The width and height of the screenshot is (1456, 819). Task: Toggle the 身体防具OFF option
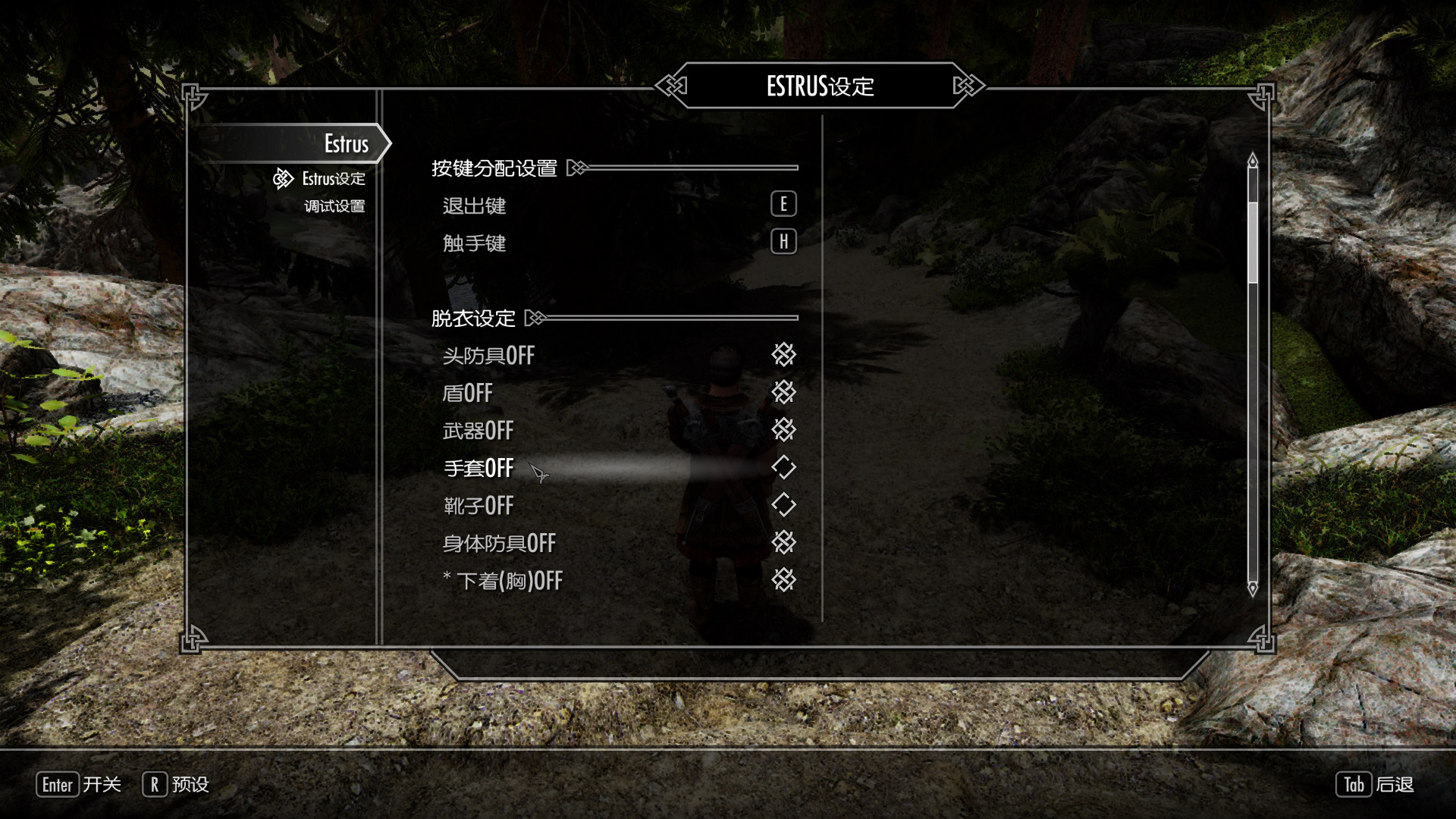click(783, 542)
